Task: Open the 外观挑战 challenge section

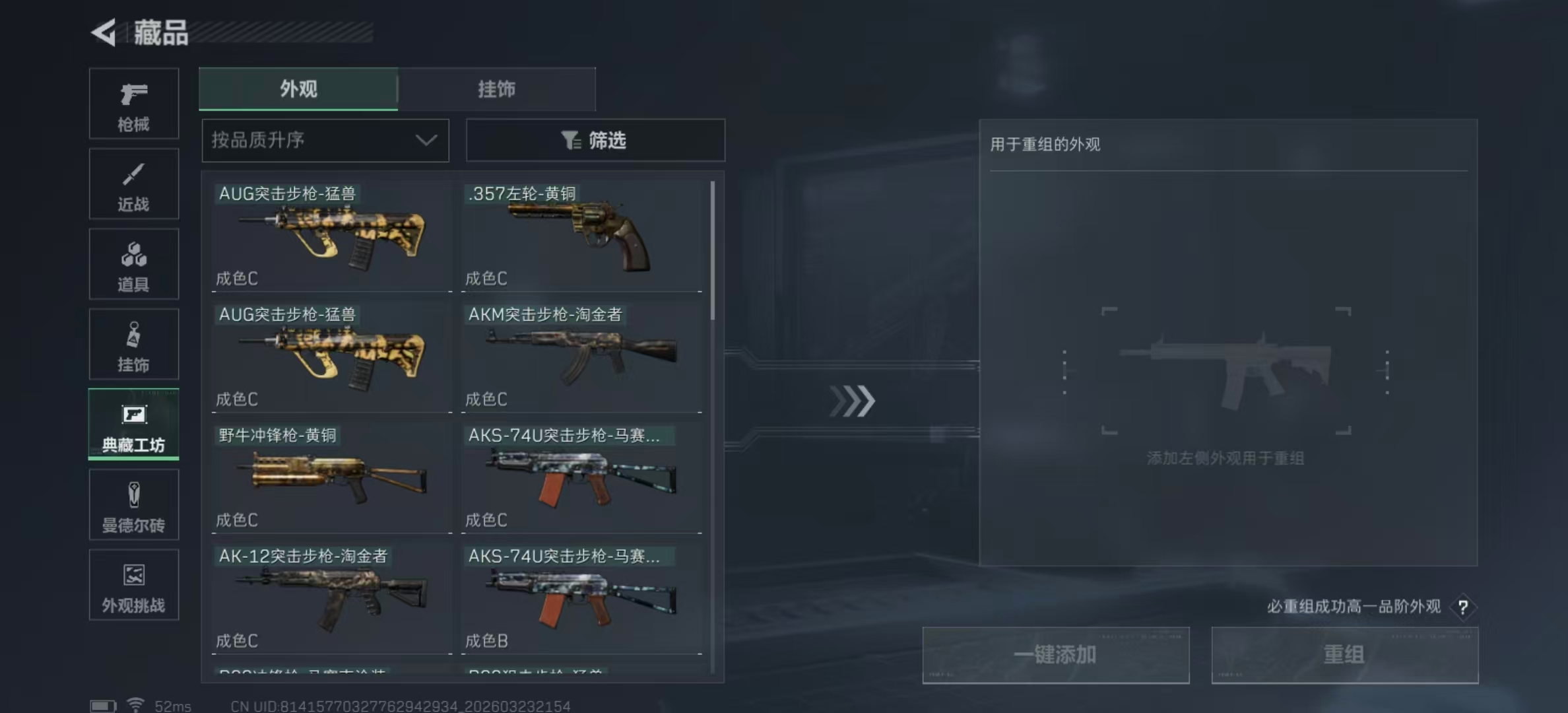Action: (133, 585)
